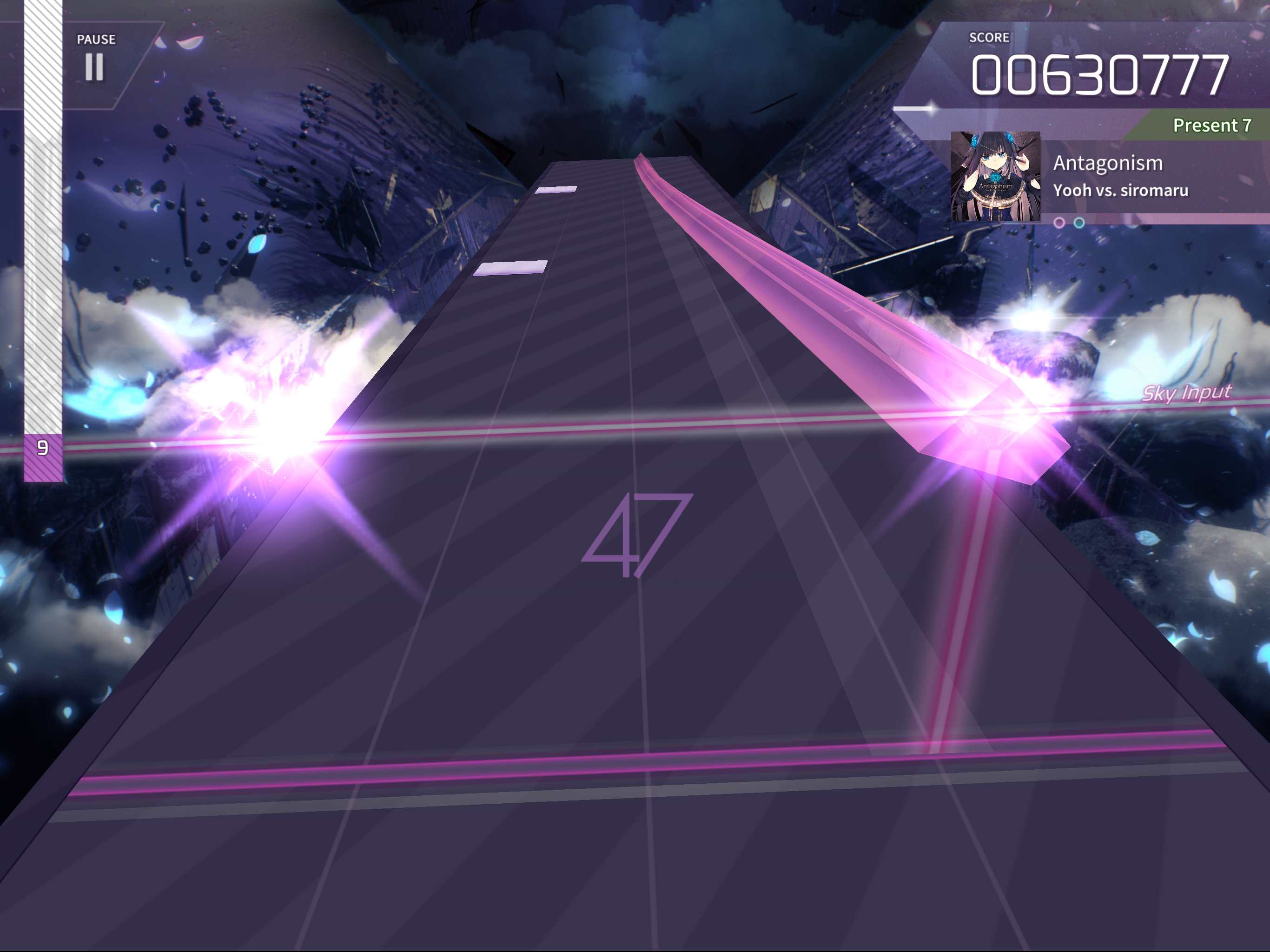Expand the SCORE header display

point(991,37)
